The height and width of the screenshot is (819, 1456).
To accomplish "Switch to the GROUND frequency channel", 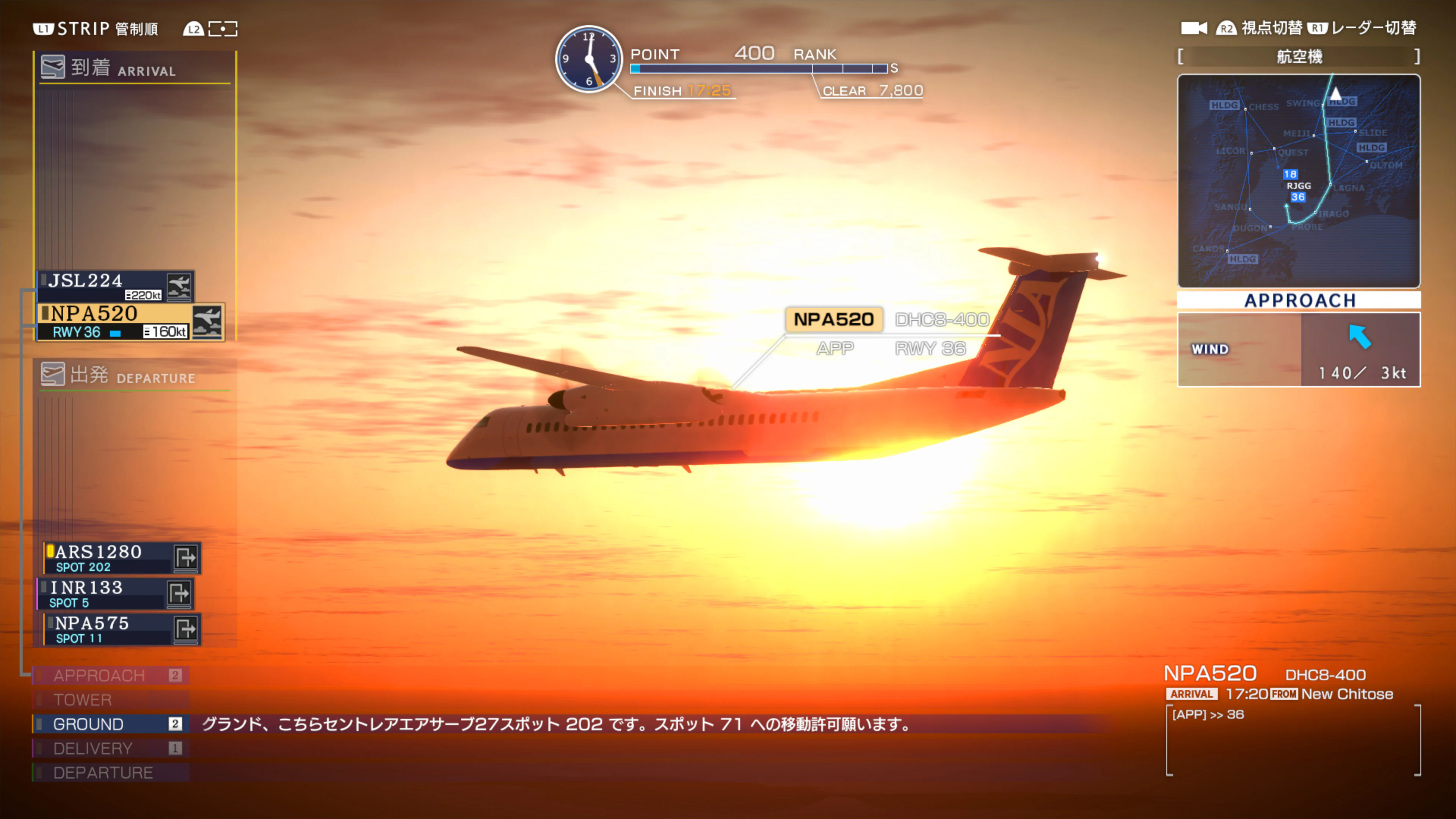I will [88, 724].
